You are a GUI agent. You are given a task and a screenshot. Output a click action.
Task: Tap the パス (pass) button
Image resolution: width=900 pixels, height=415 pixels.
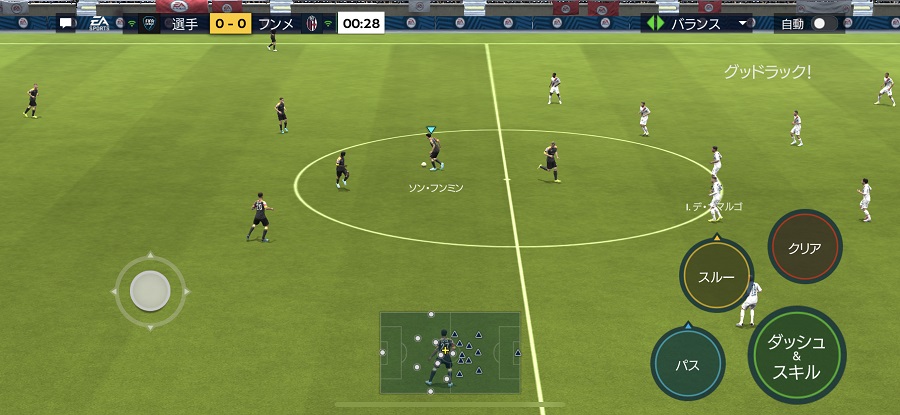[x=687, y=365]
